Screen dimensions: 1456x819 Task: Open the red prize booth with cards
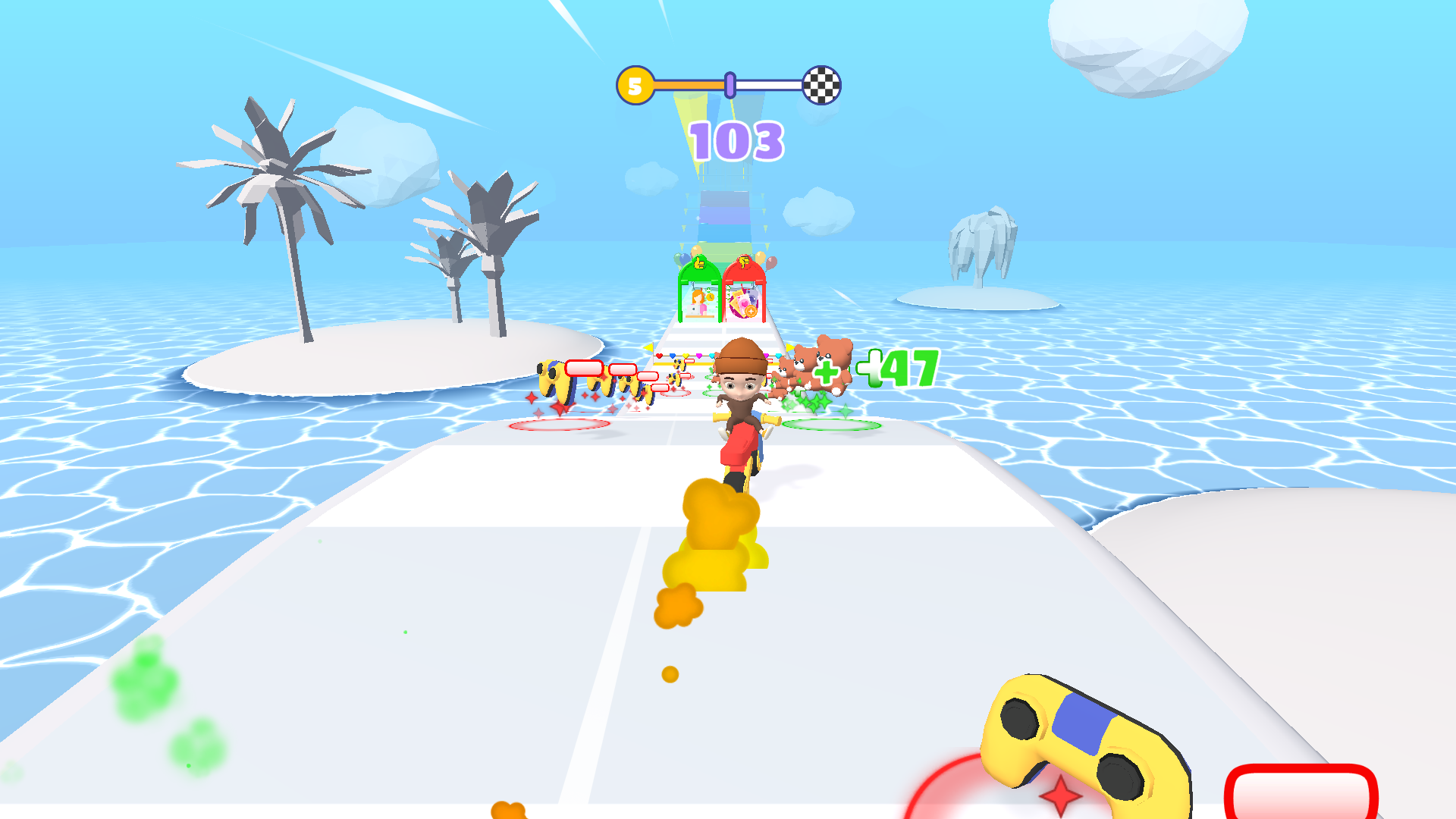click(744, 302)
